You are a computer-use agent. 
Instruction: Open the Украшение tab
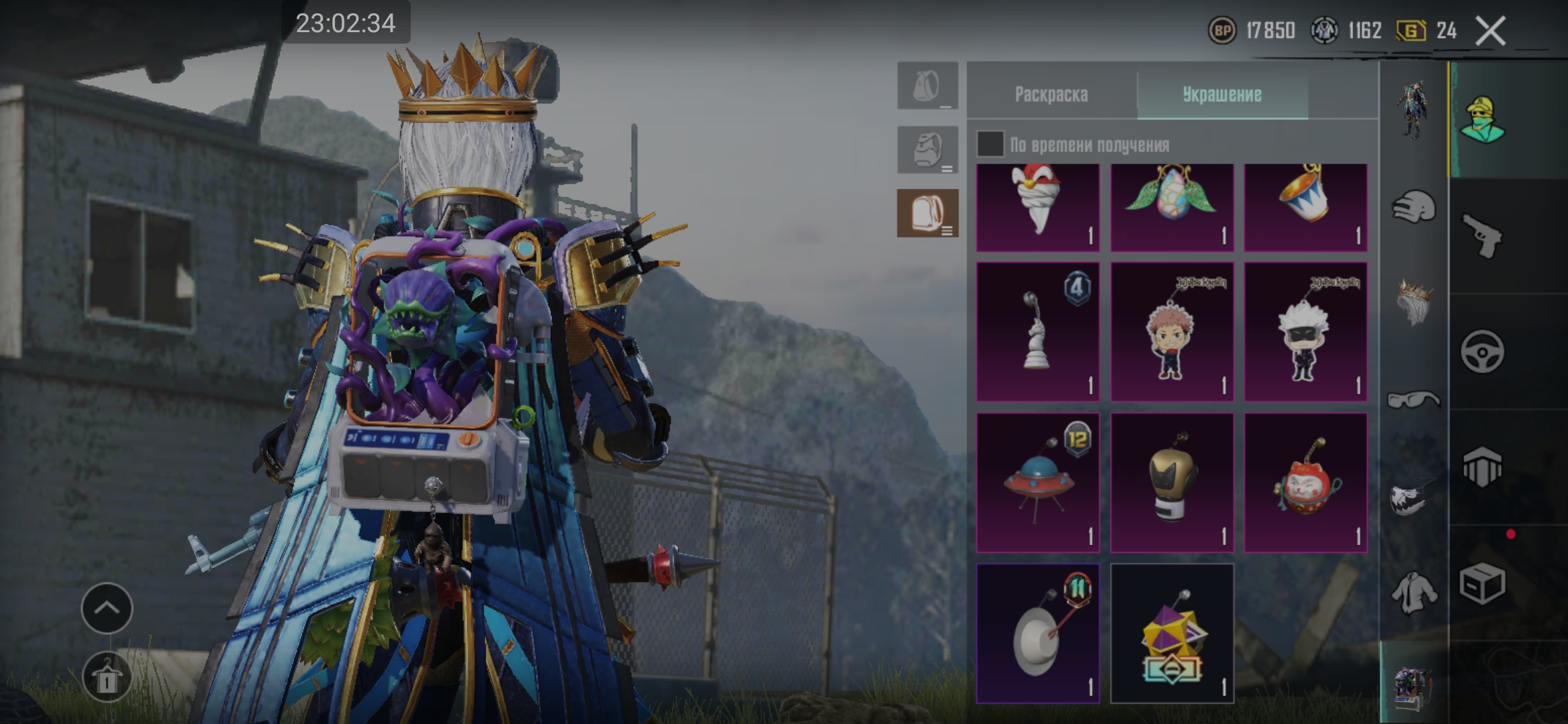click(x=1222, y=95)
